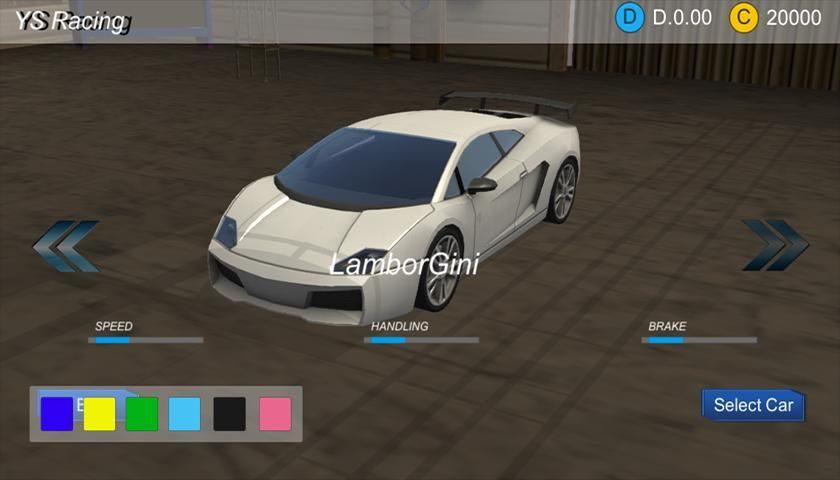The image size is (840, 480).
Task: Show the next car with right arrows
Action: pyautogui.click(x=774, y=246)
